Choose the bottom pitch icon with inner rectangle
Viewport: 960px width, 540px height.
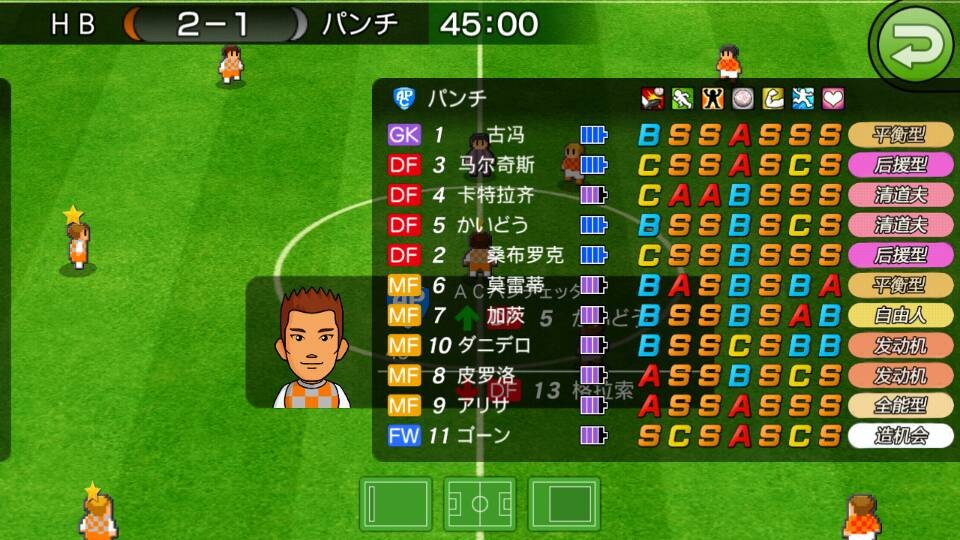coord(565,505)
